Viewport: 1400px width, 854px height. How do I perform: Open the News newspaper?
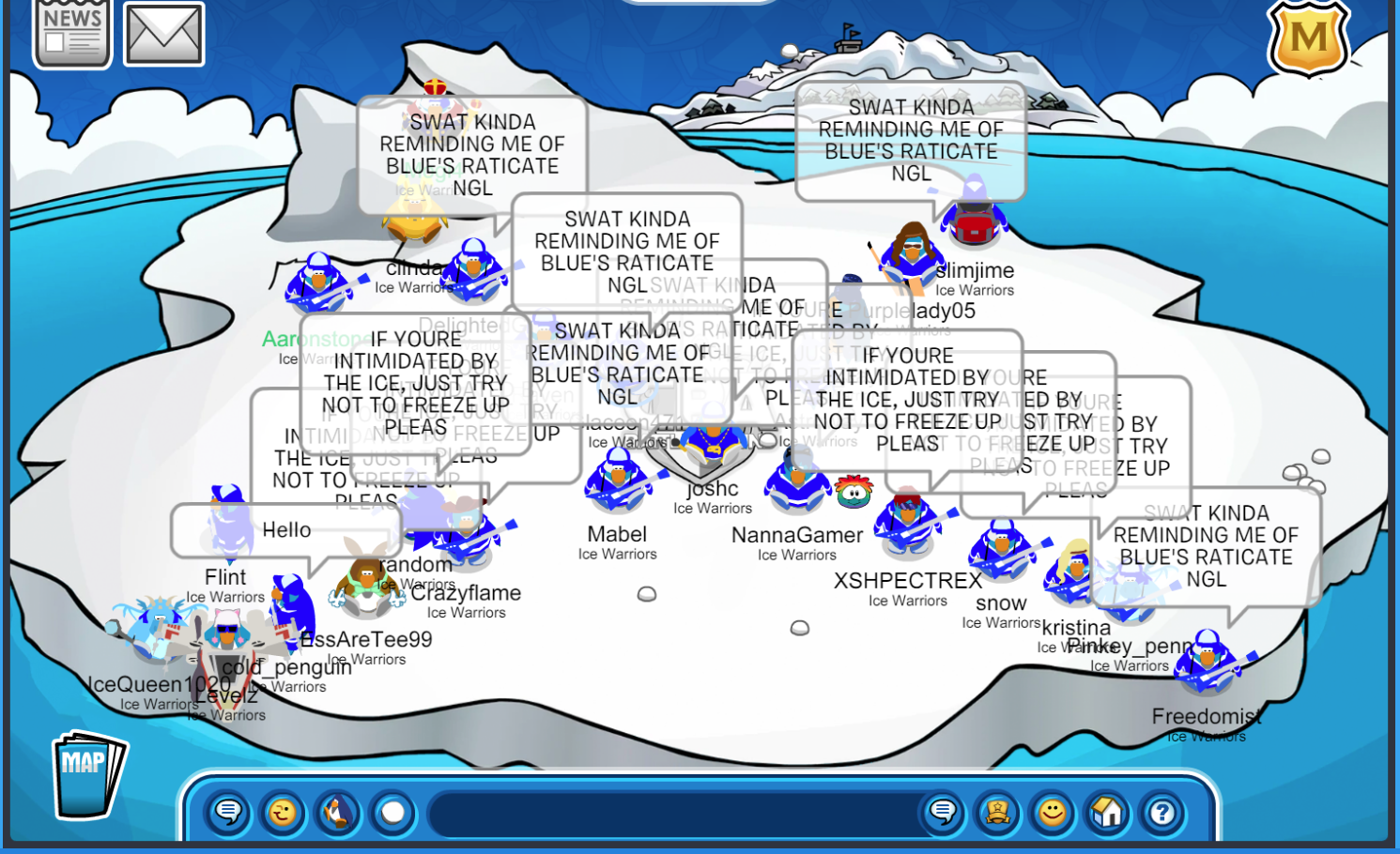[72, 35]
